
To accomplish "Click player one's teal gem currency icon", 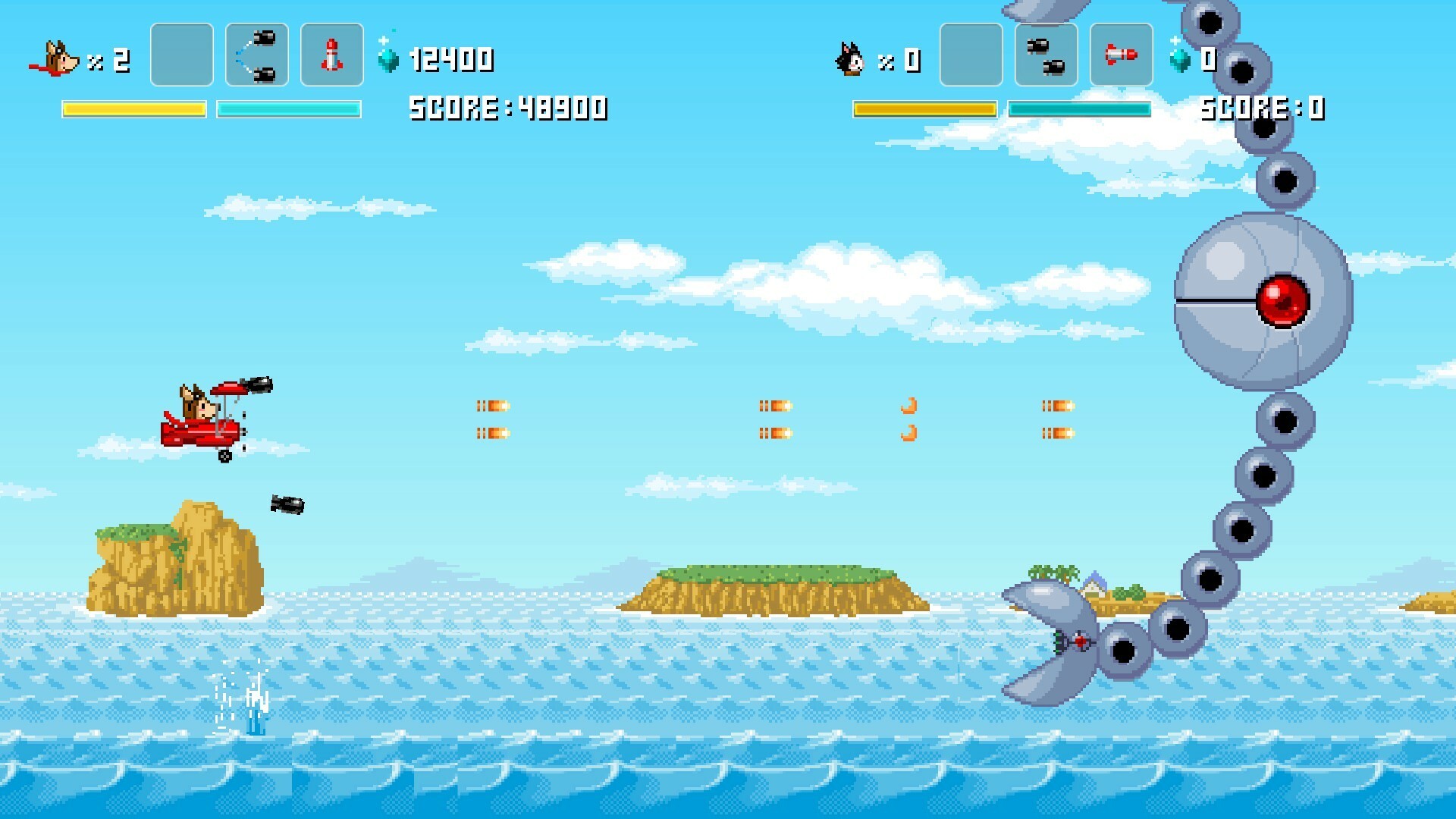I will 388,58.
